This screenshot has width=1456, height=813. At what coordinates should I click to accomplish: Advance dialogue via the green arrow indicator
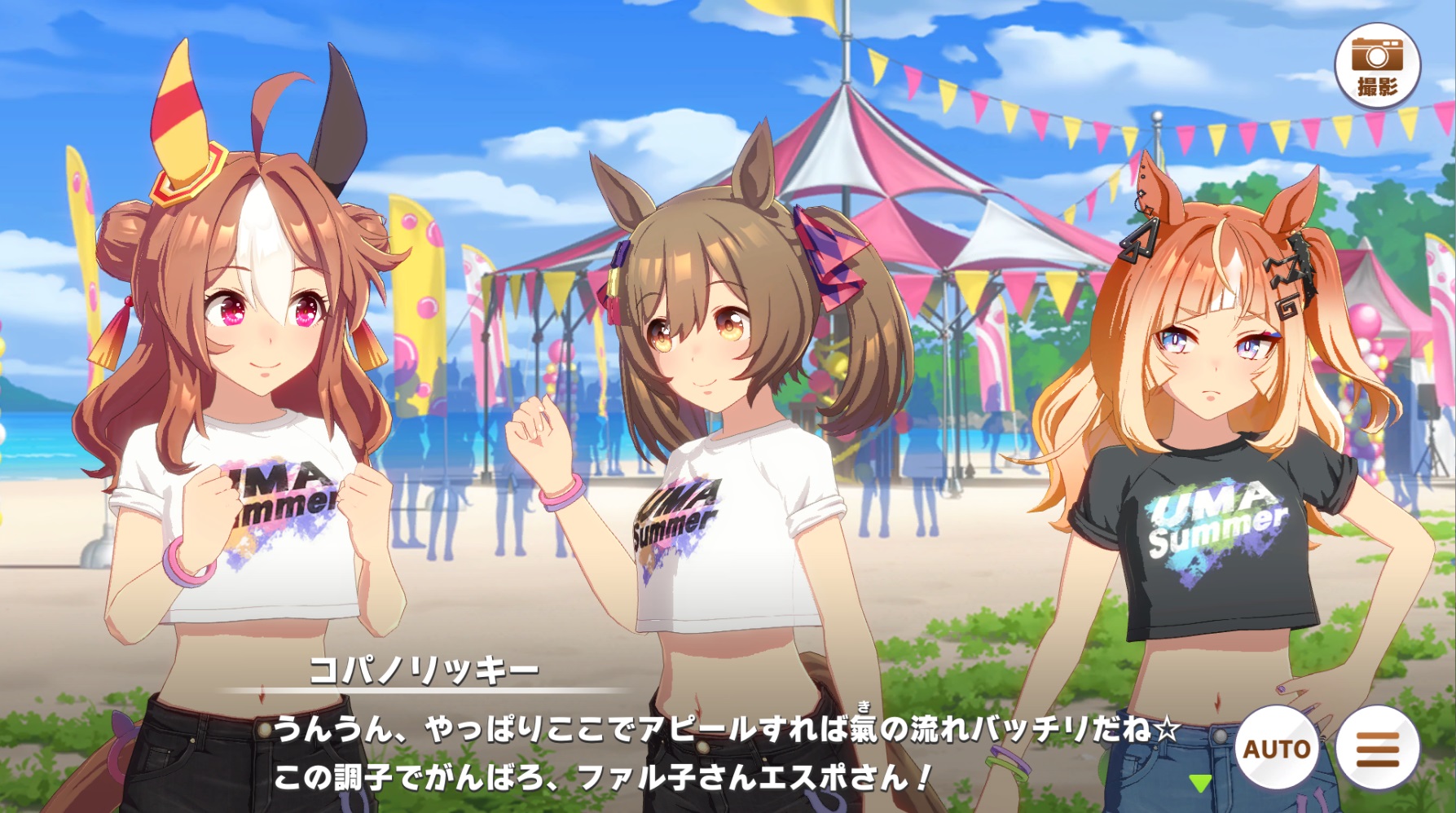(x=1199, y=784)
